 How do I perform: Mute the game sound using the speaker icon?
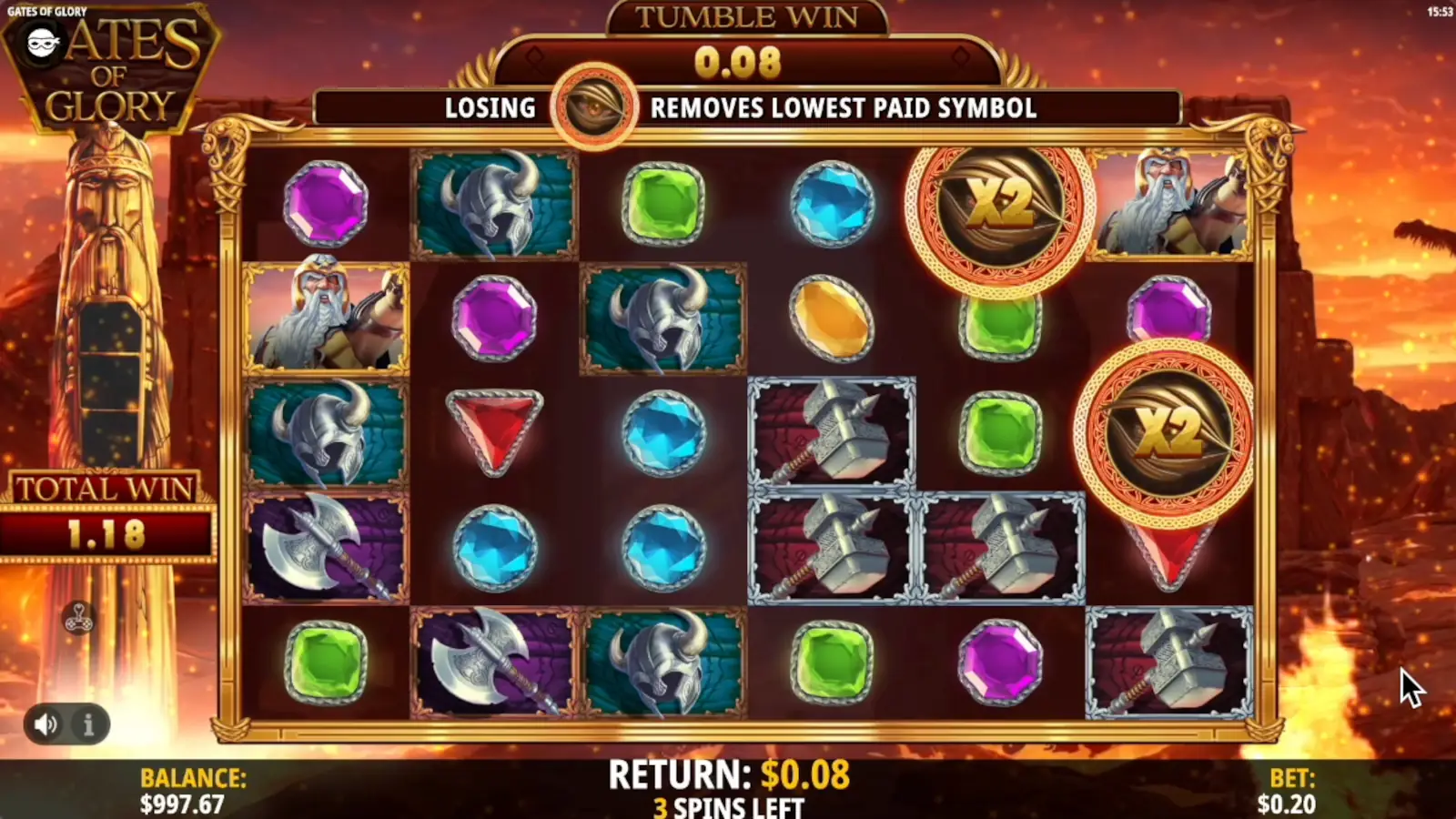tap(47, 725)
